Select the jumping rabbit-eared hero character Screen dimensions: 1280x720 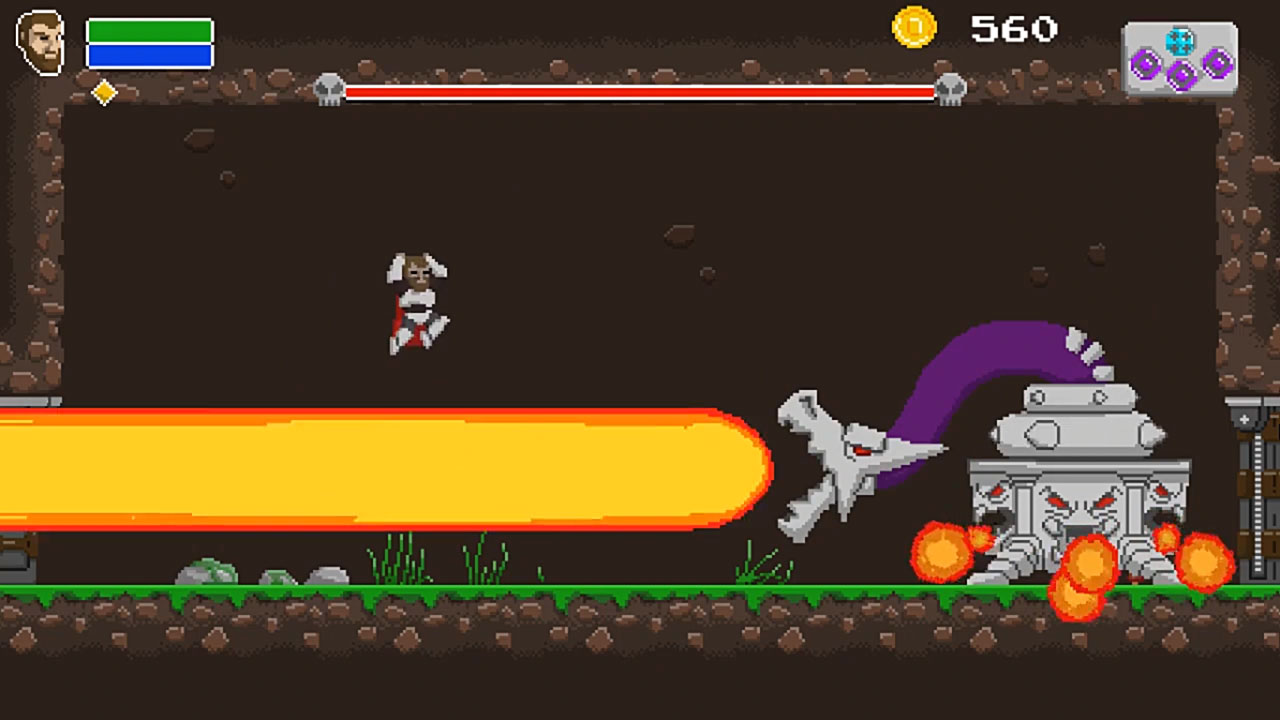click(x=416, y=300)
